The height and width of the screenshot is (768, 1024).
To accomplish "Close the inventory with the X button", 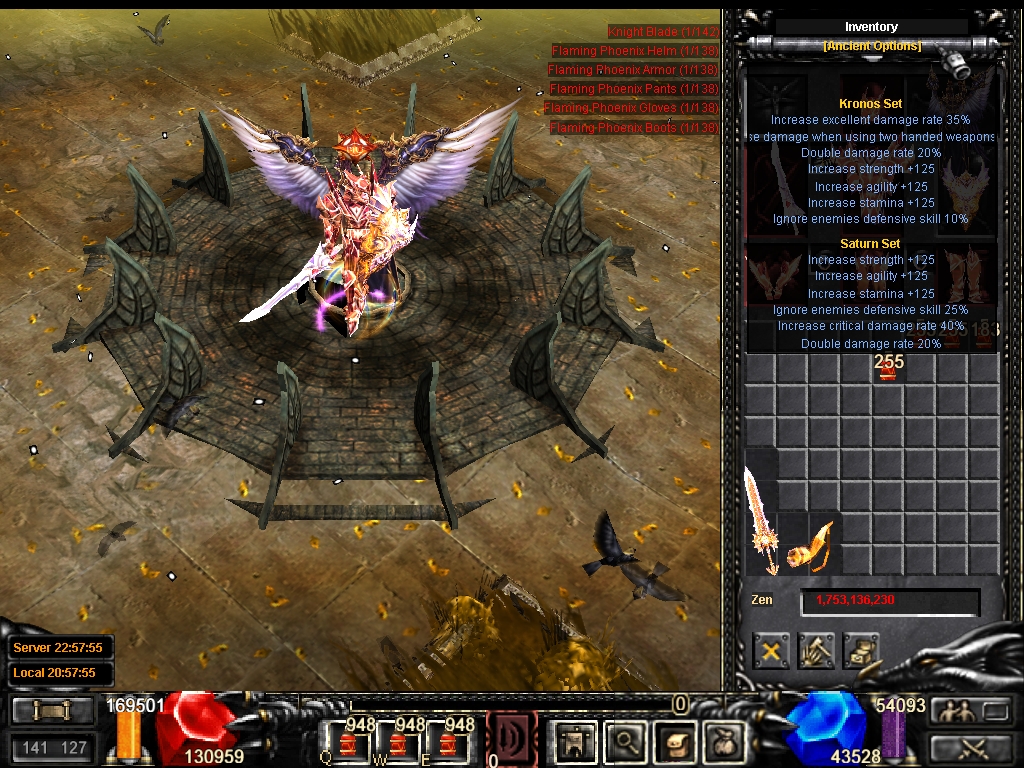I will tap(771, 651).
